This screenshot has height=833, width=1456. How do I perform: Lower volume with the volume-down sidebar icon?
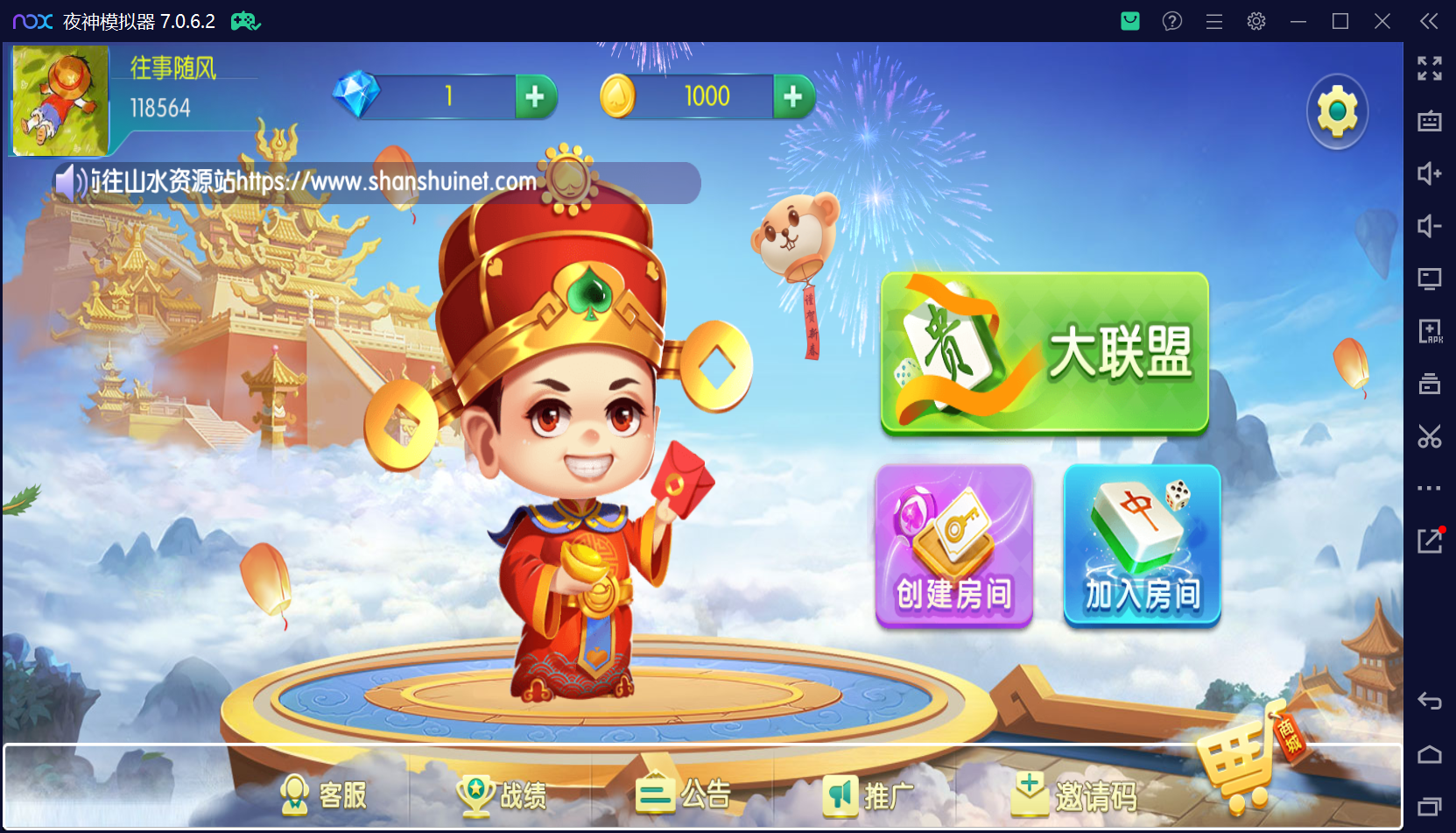click(1430, 226)
